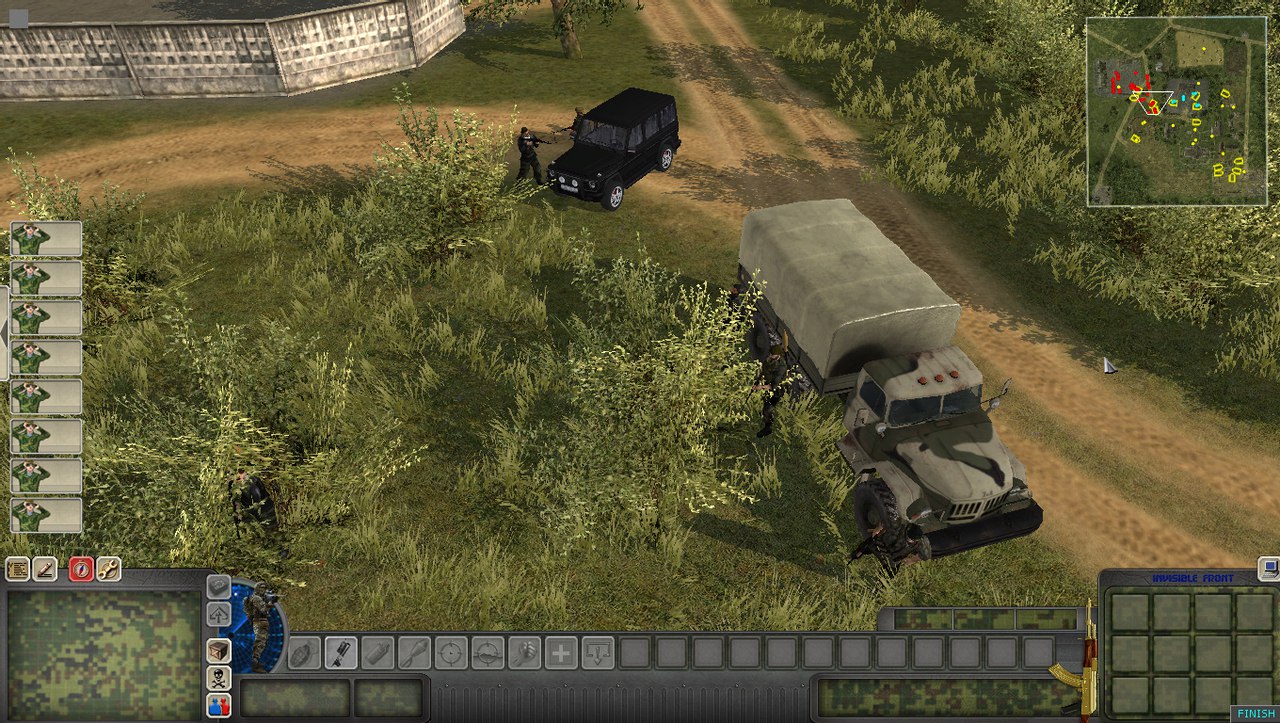Click the plus heal command
Image resolution: width=1280 pixels, height=723 pixels.
[561, 653]
